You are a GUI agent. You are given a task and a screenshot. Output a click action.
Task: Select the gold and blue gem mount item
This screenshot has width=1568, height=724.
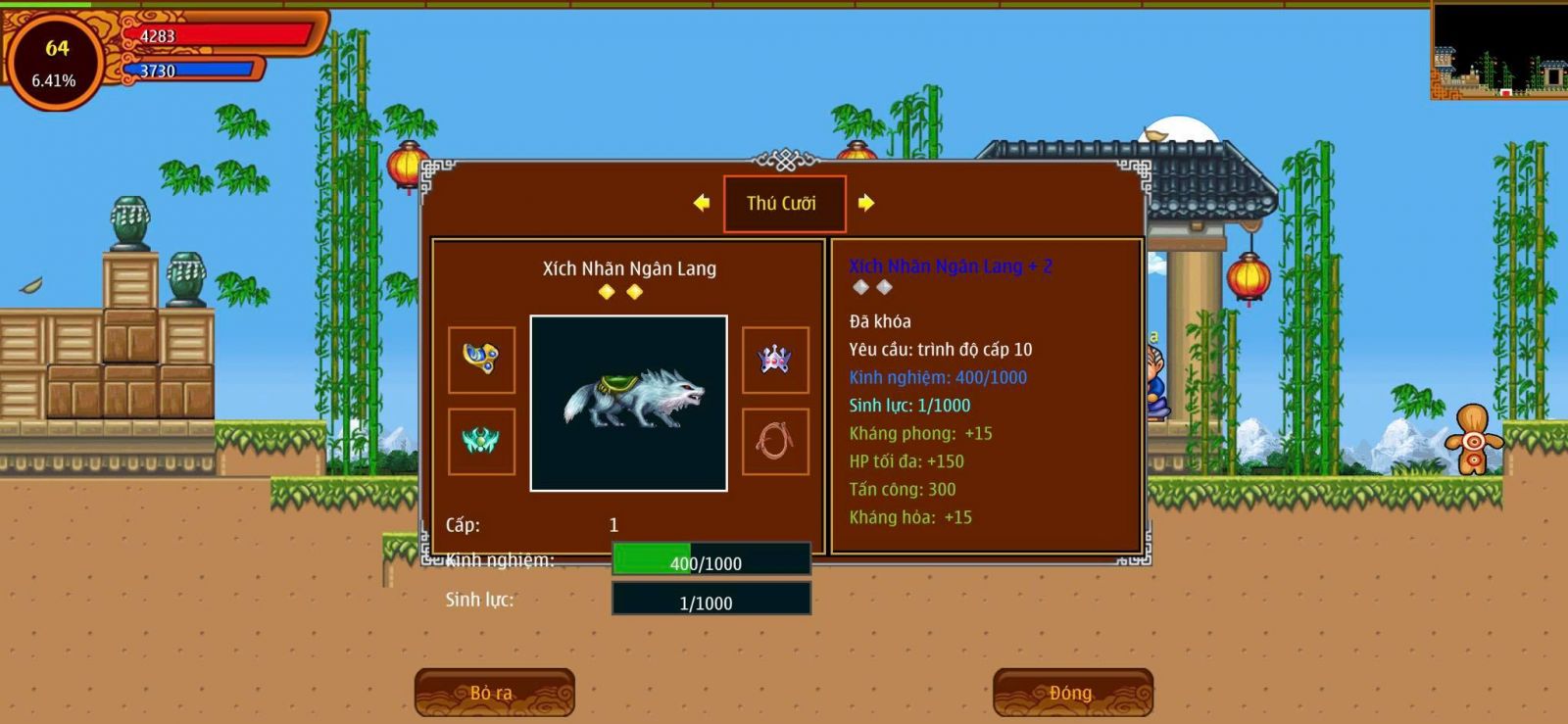point(481,360)
